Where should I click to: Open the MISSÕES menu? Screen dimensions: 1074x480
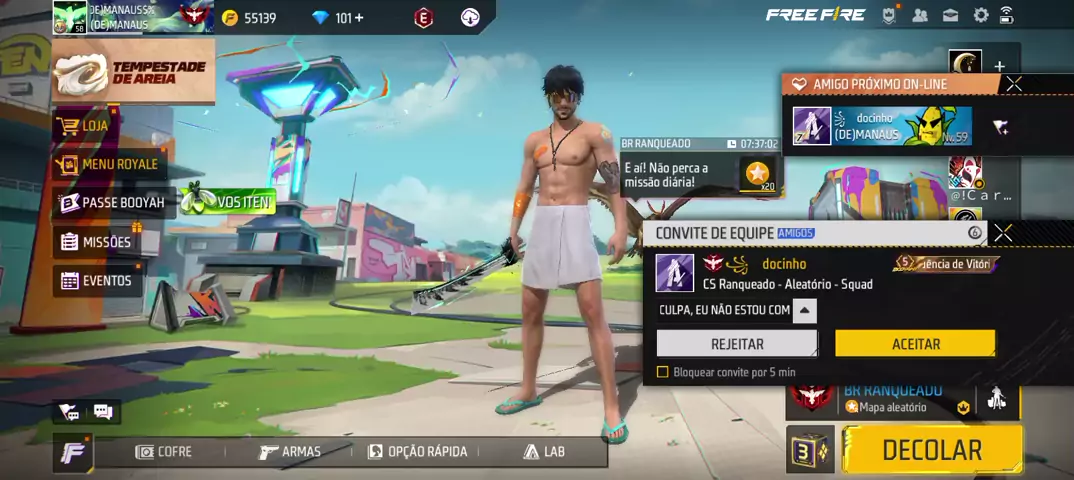96,242
